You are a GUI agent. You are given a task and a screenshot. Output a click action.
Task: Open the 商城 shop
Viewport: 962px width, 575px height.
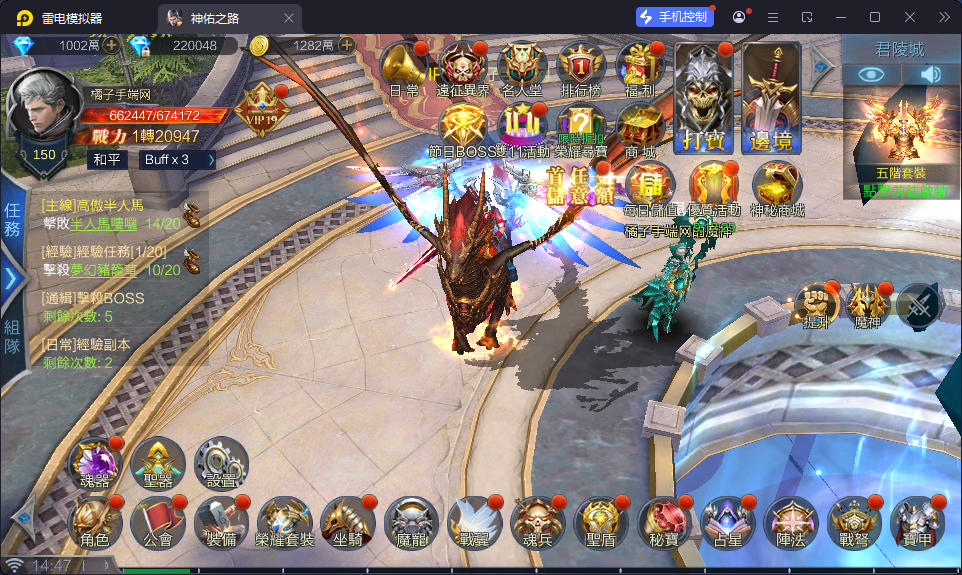pyautogui.click(x=639, y=128)
